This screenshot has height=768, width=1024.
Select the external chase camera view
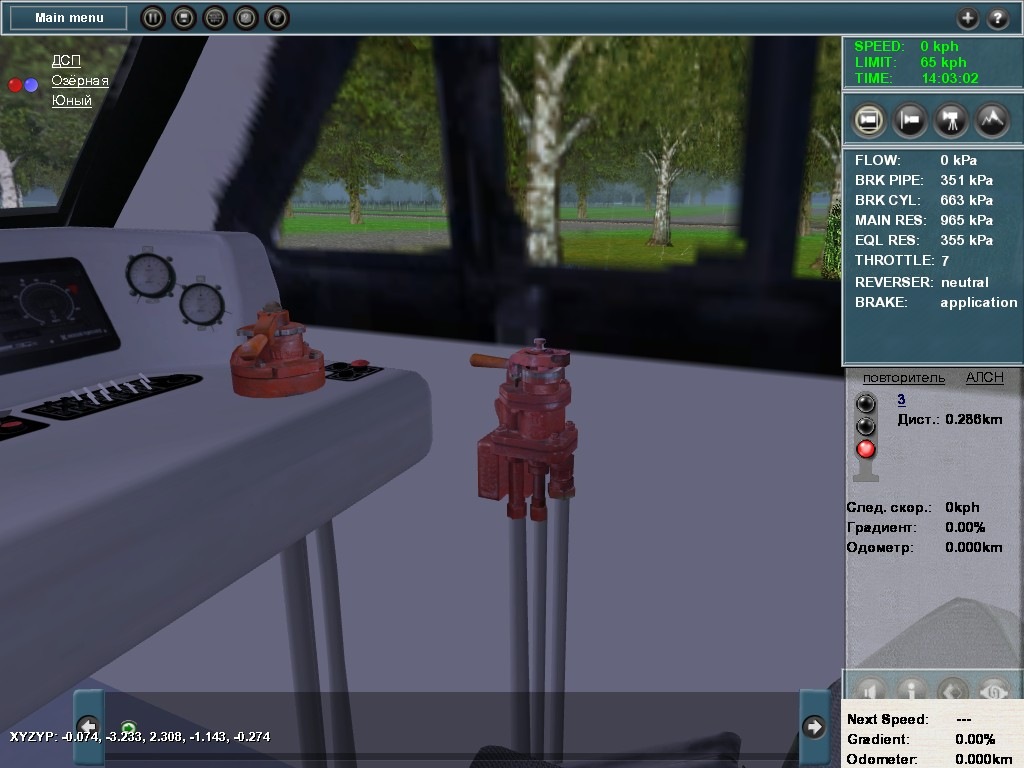(910, 120)
